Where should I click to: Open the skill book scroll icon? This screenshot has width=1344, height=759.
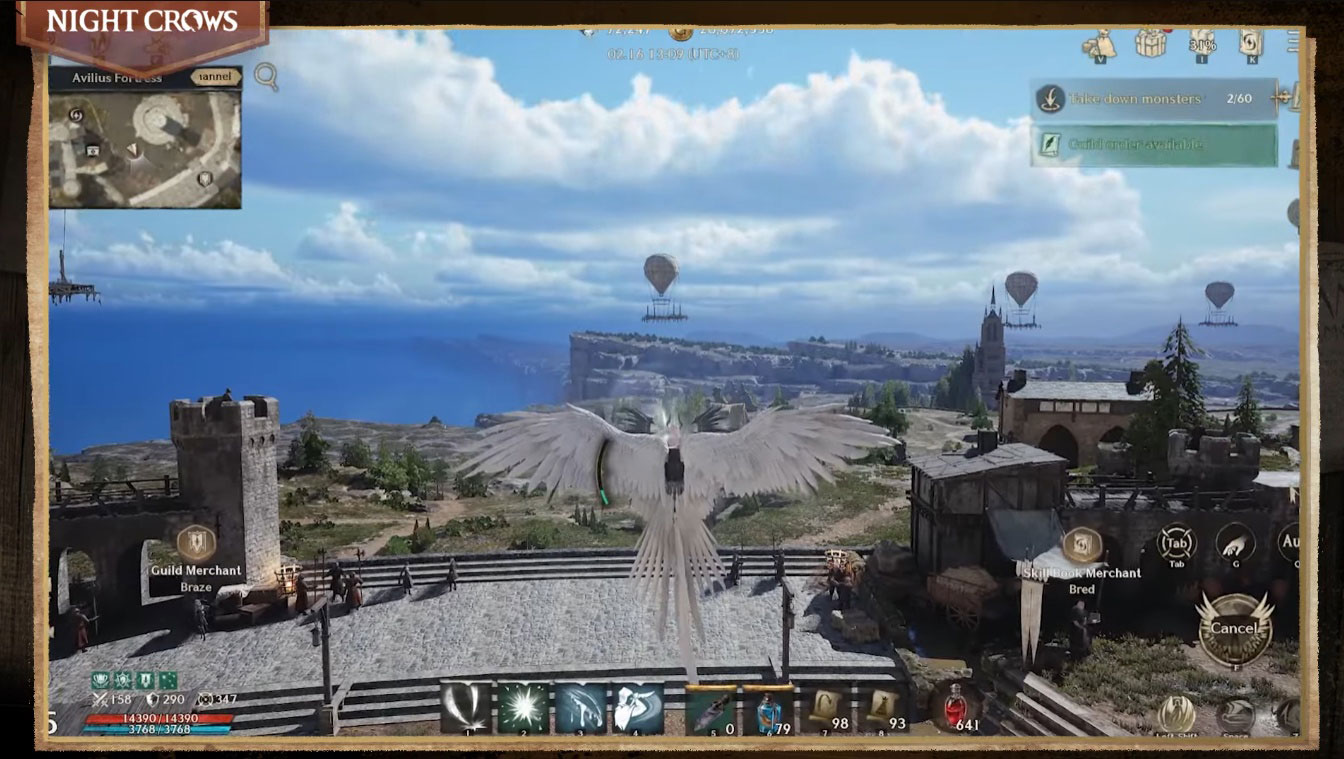1251,43
